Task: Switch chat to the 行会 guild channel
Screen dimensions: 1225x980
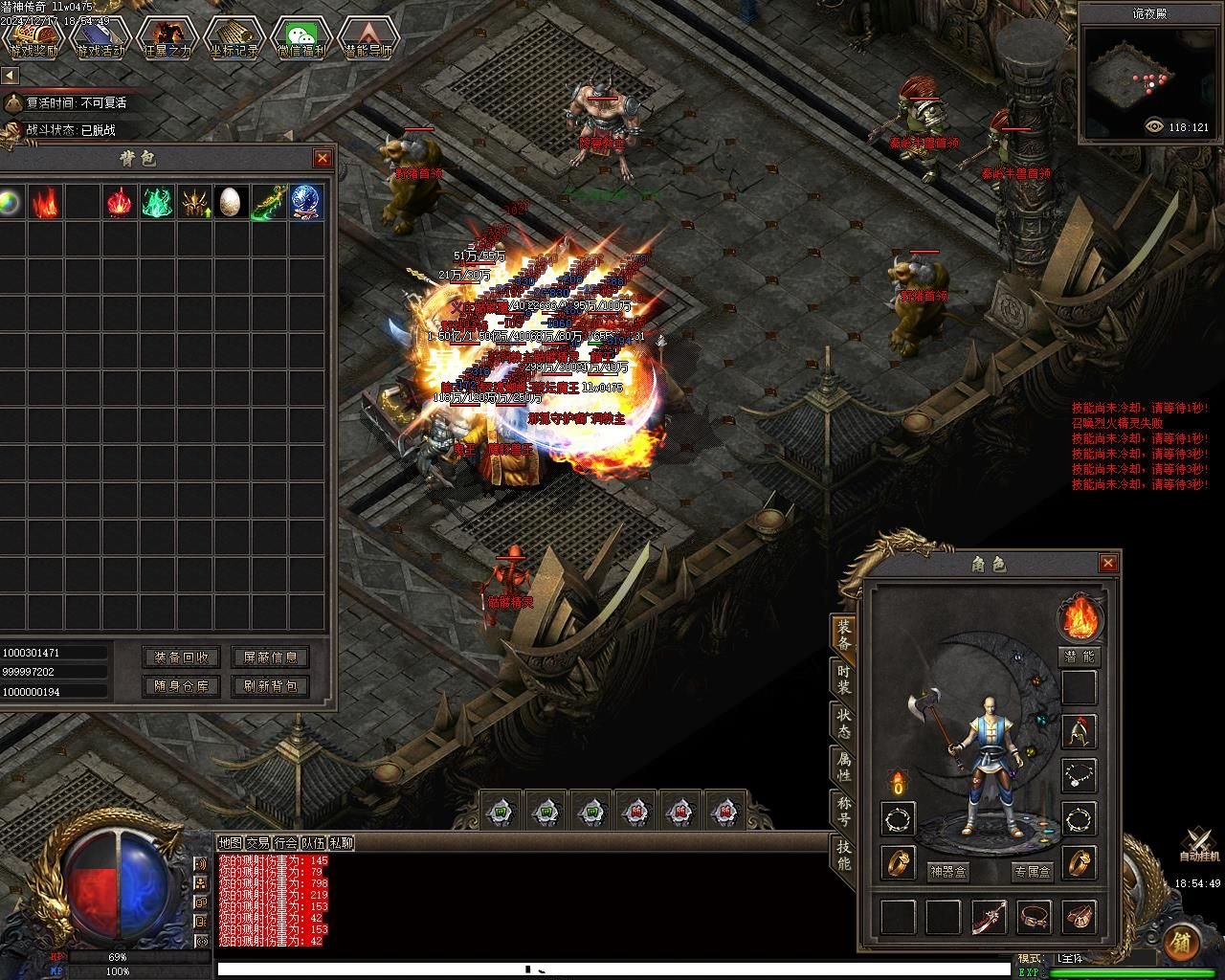Action: (285, 843)
